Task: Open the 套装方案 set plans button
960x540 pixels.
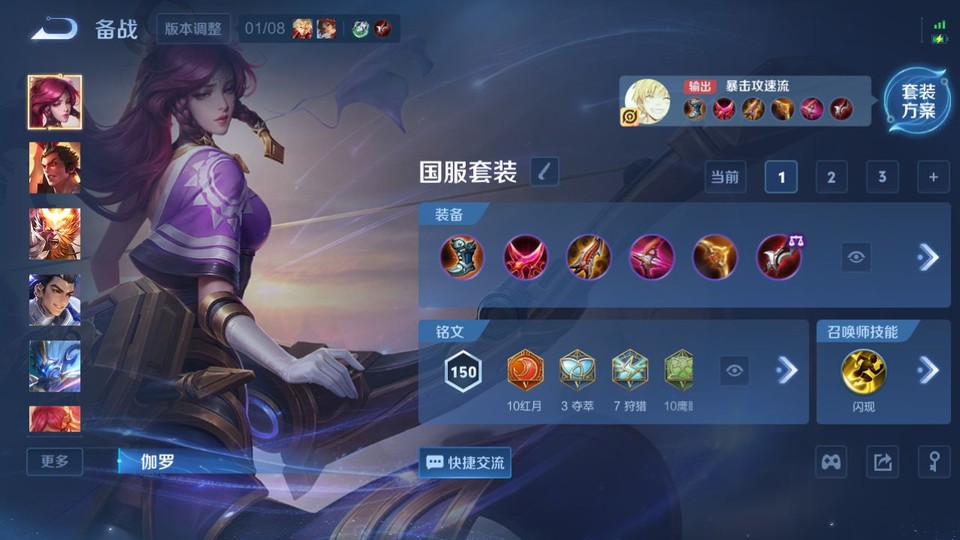Action: tap(917, 101)
